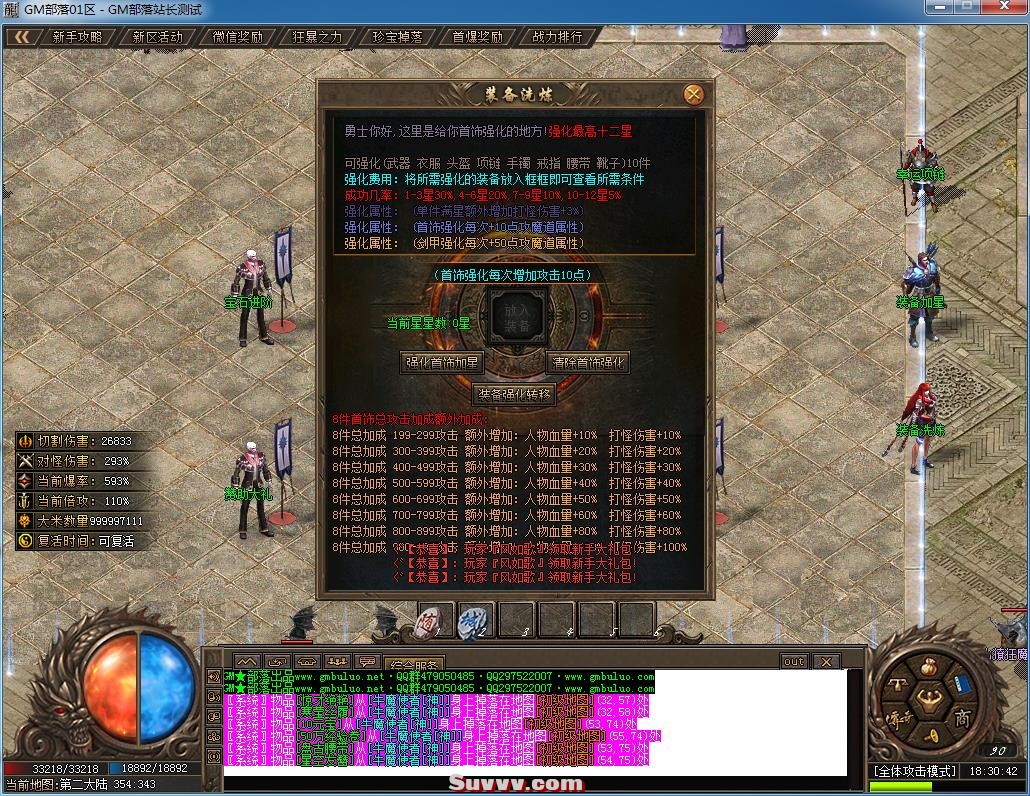Viewport: 1030px width, 796px height.
Task: Open the 珍宝掉落 treasure drops menu
Action: coord(397,37)
